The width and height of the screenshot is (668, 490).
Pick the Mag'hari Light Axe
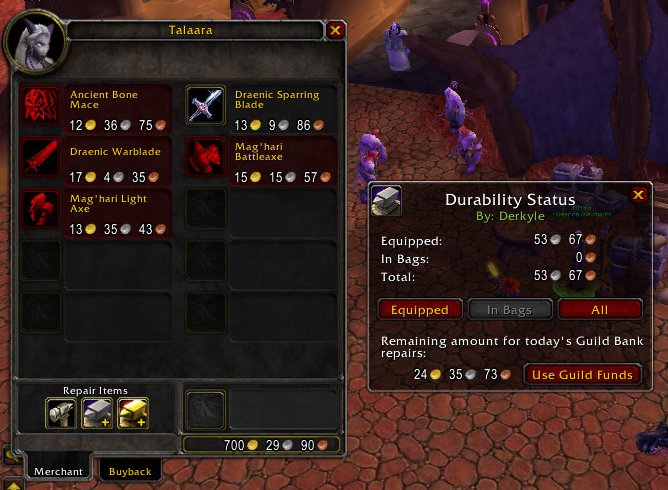[40, 210]
